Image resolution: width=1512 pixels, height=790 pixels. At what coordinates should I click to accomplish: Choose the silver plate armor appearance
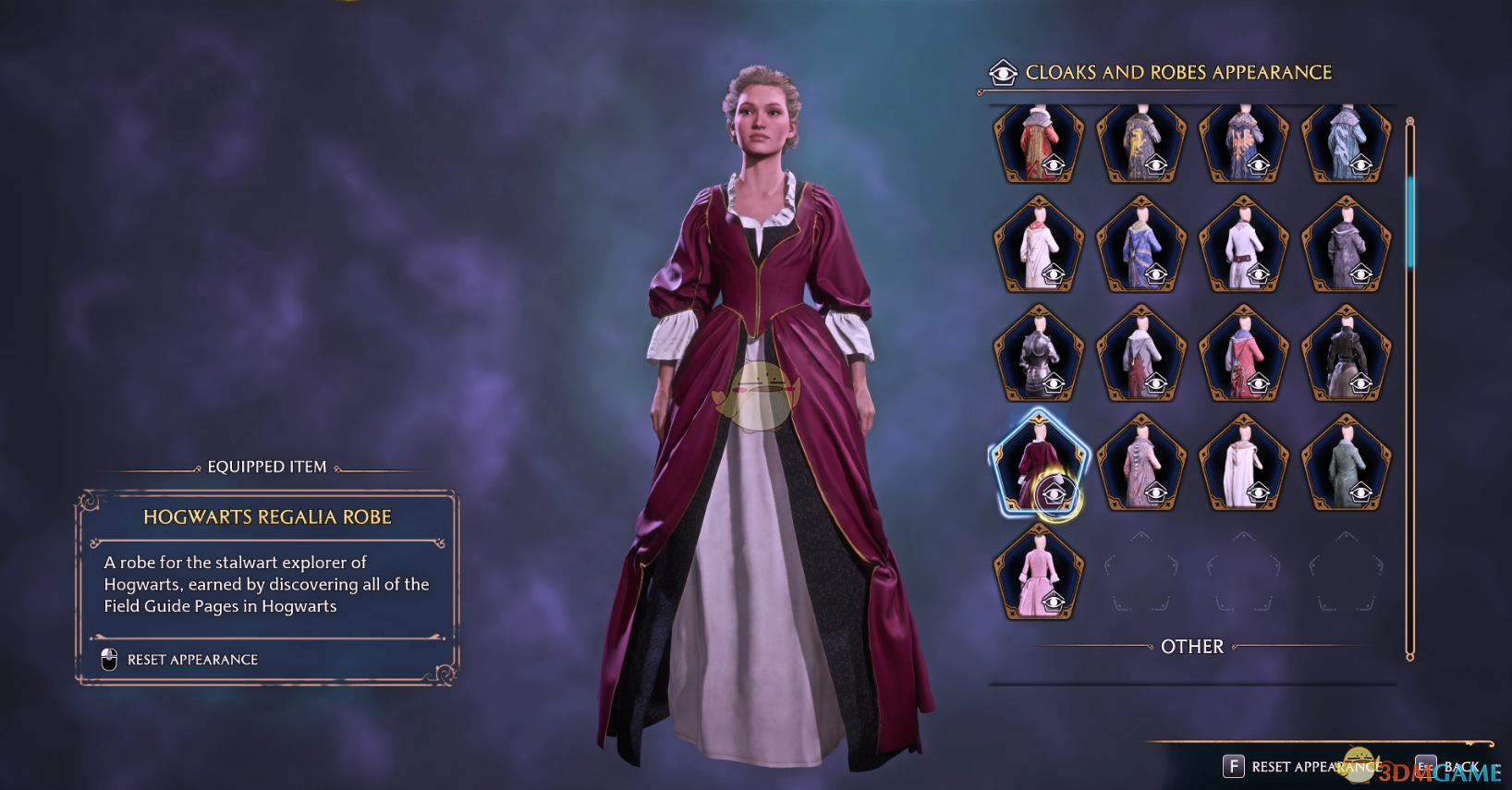(1039, 355)
